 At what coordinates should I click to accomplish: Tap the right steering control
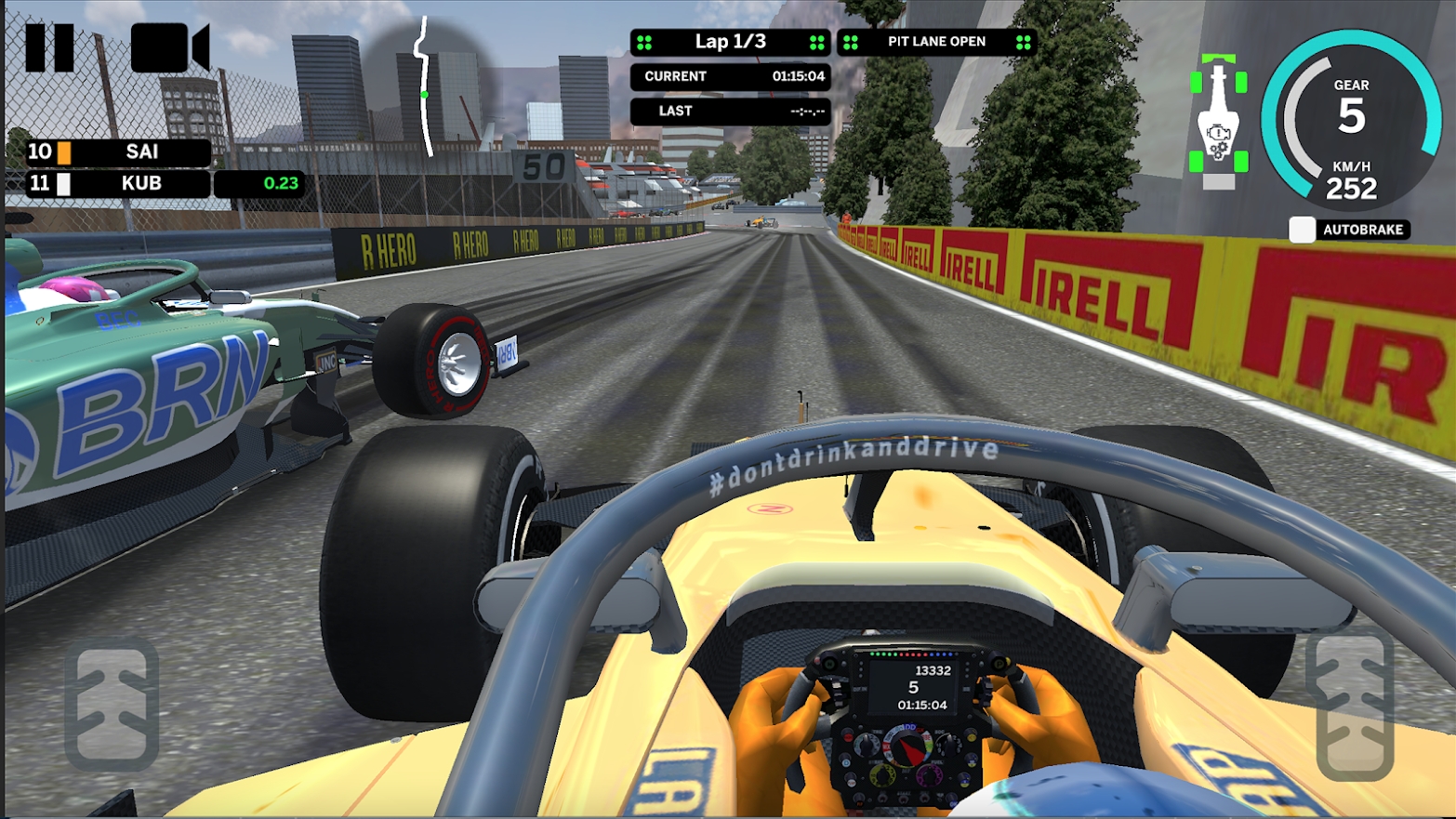(x=1355, y=707)
